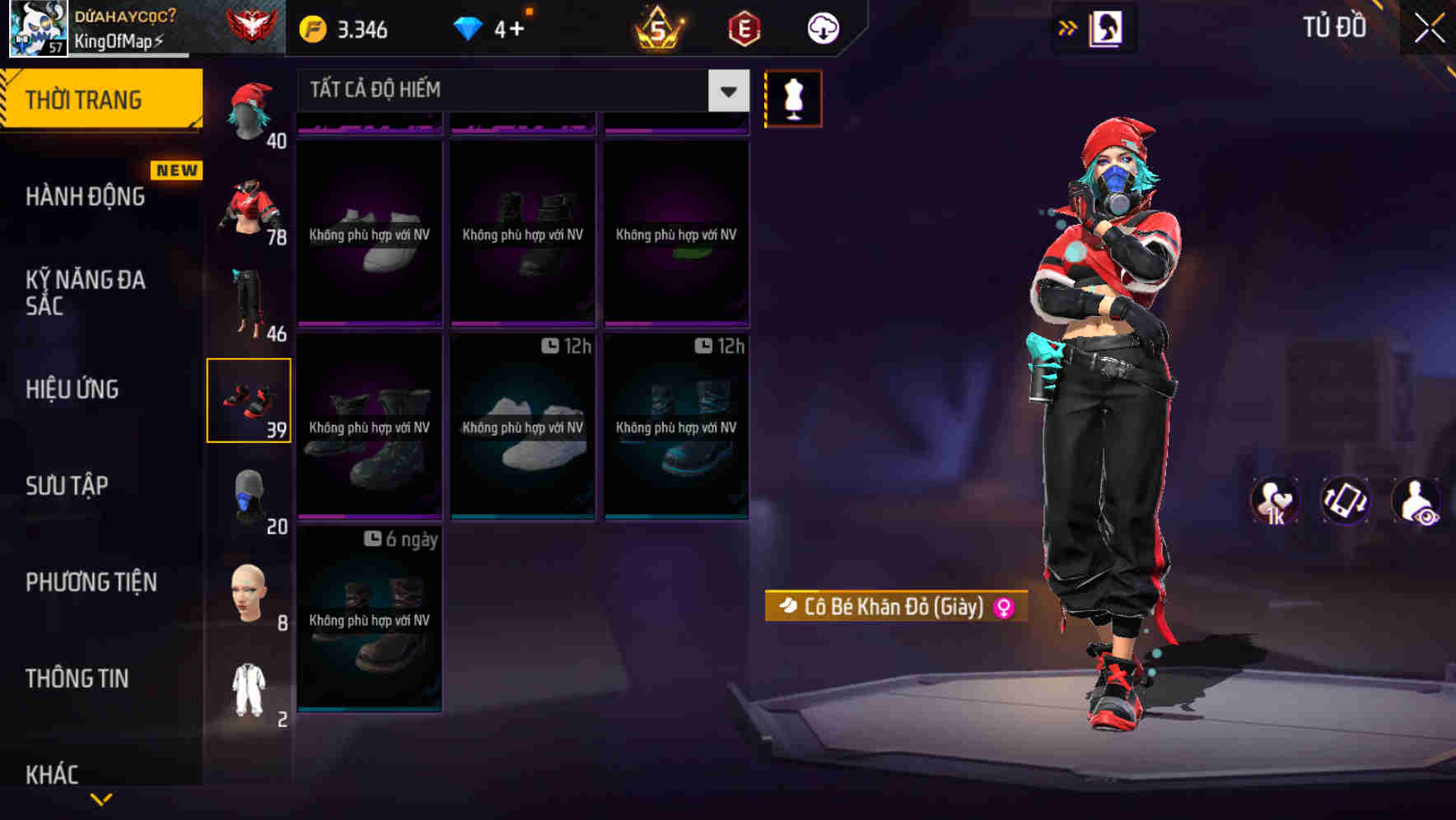
Task: Open the level 5 golden badge icon
Action: [x=659, y=27]
